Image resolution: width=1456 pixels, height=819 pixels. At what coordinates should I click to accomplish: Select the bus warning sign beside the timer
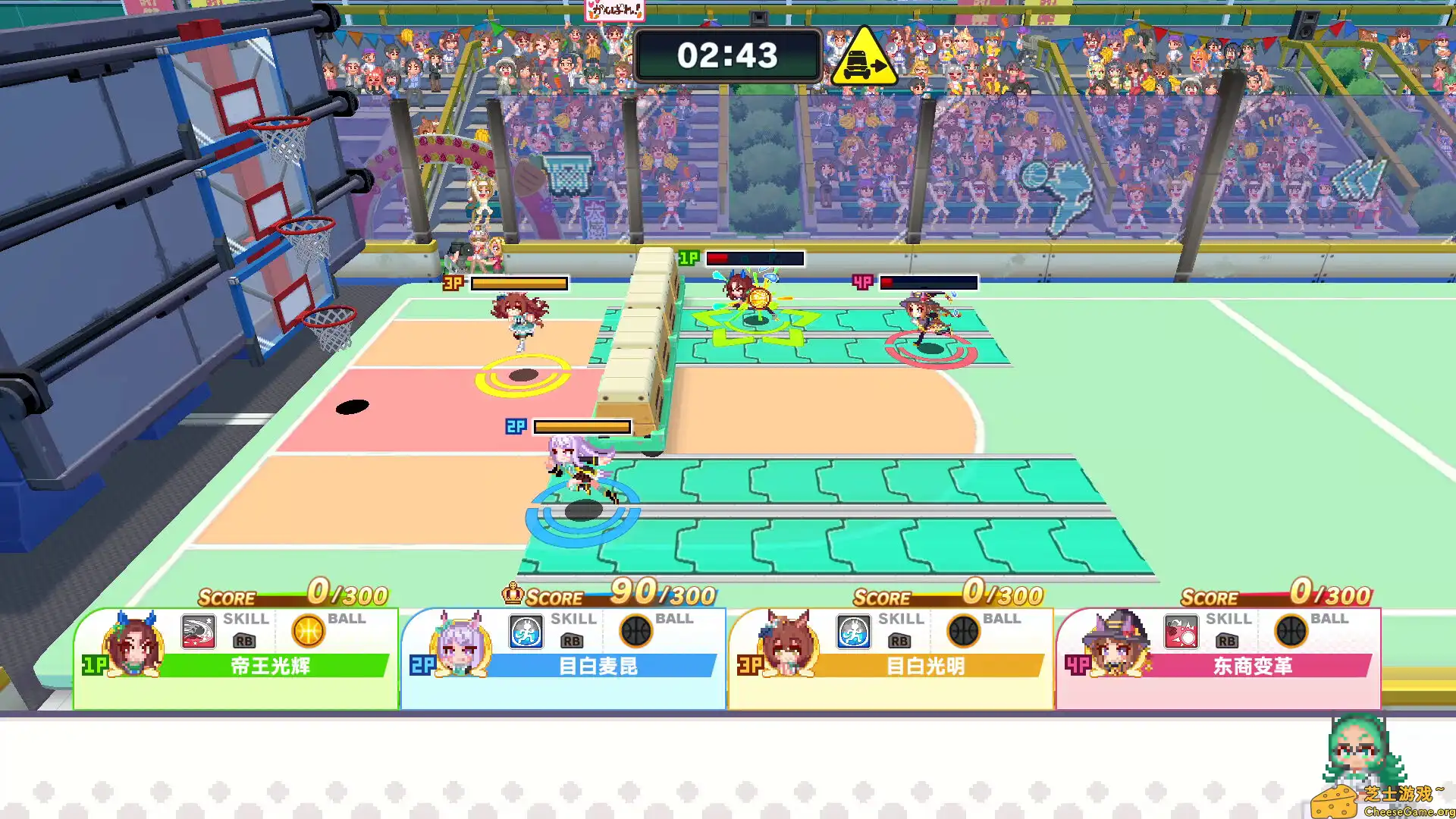(x=864, y=58)
